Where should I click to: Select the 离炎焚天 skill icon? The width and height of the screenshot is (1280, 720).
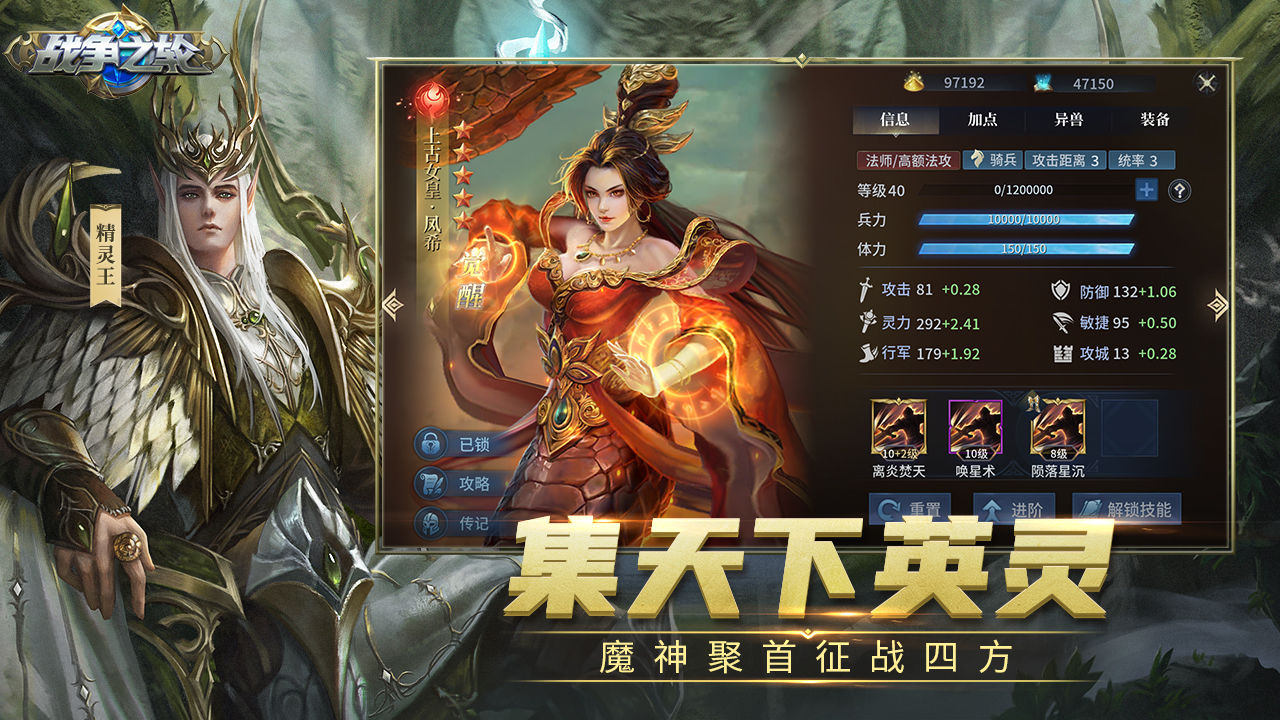(901, 428)
